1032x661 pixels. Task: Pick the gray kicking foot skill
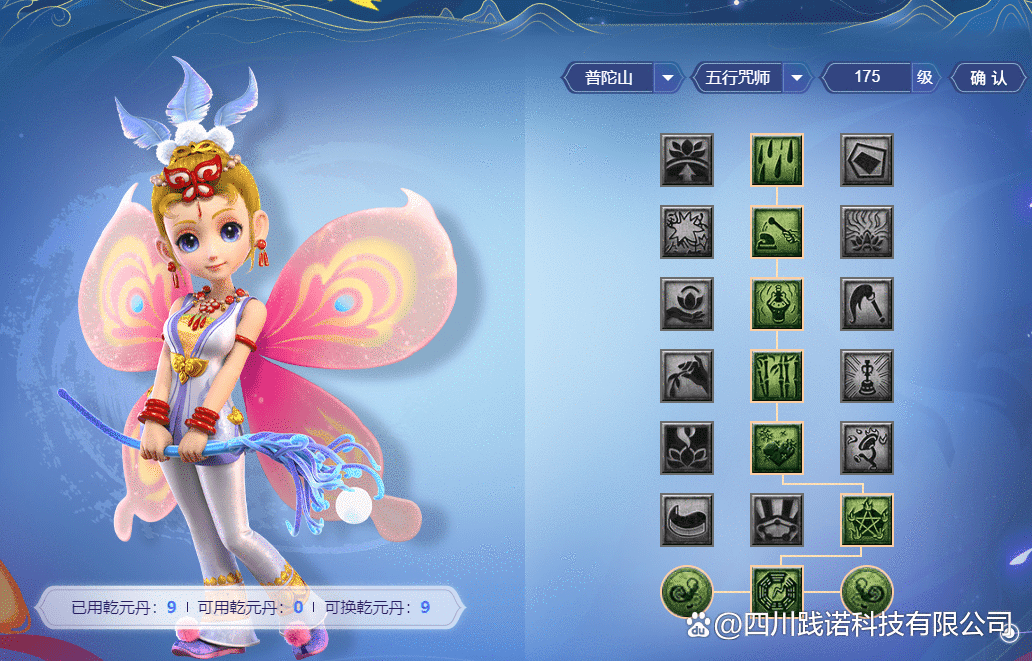coord(867,448)
